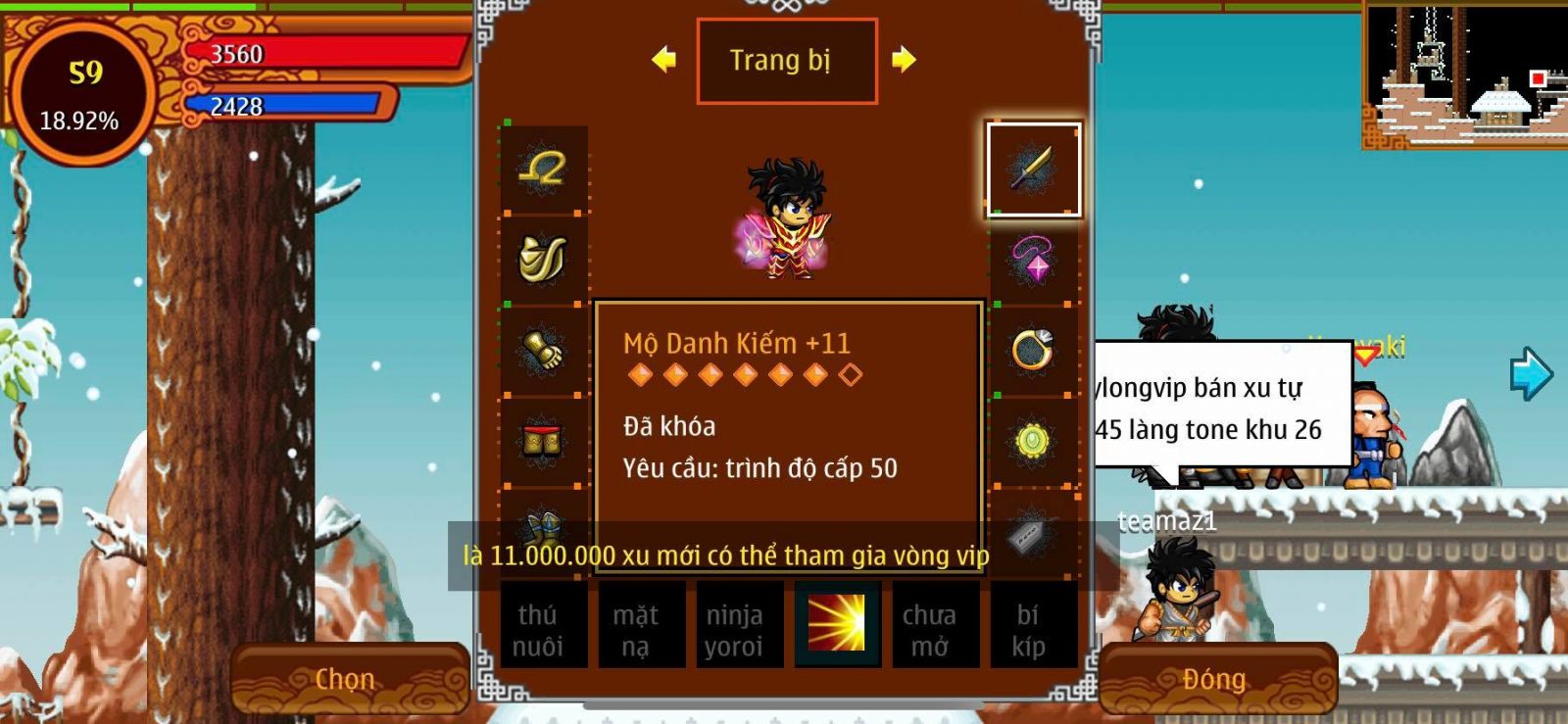Go to previous panel with left yellow arrow

coord(663,60)
